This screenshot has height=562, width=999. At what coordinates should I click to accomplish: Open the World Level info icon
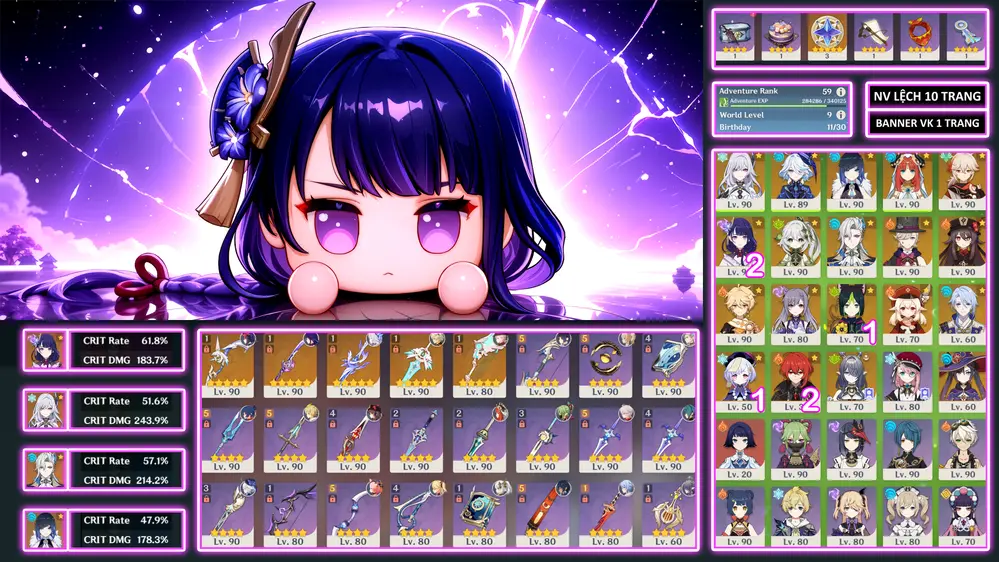coord(841,115)
